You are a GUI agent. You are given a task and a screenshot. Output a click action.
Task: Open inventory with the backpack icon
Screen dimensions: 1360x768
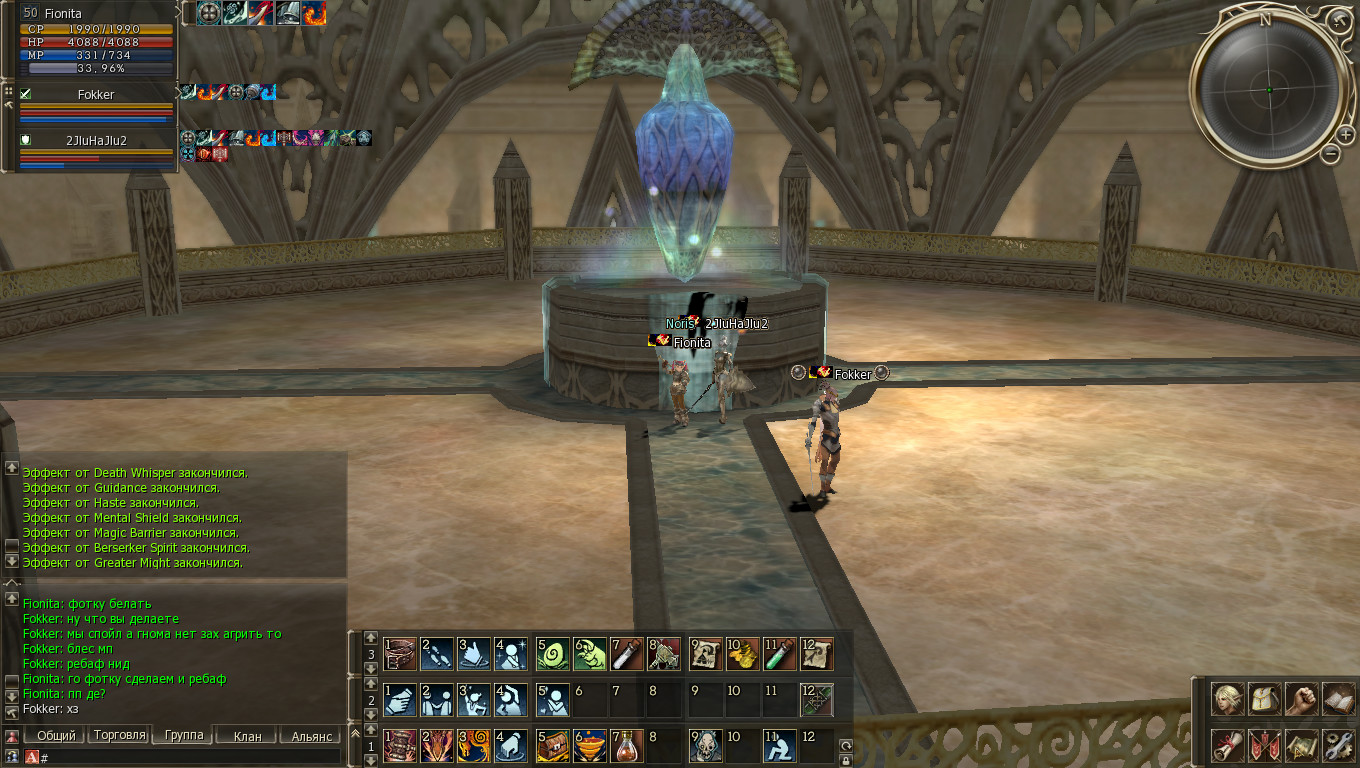(x=1264, y=699)
